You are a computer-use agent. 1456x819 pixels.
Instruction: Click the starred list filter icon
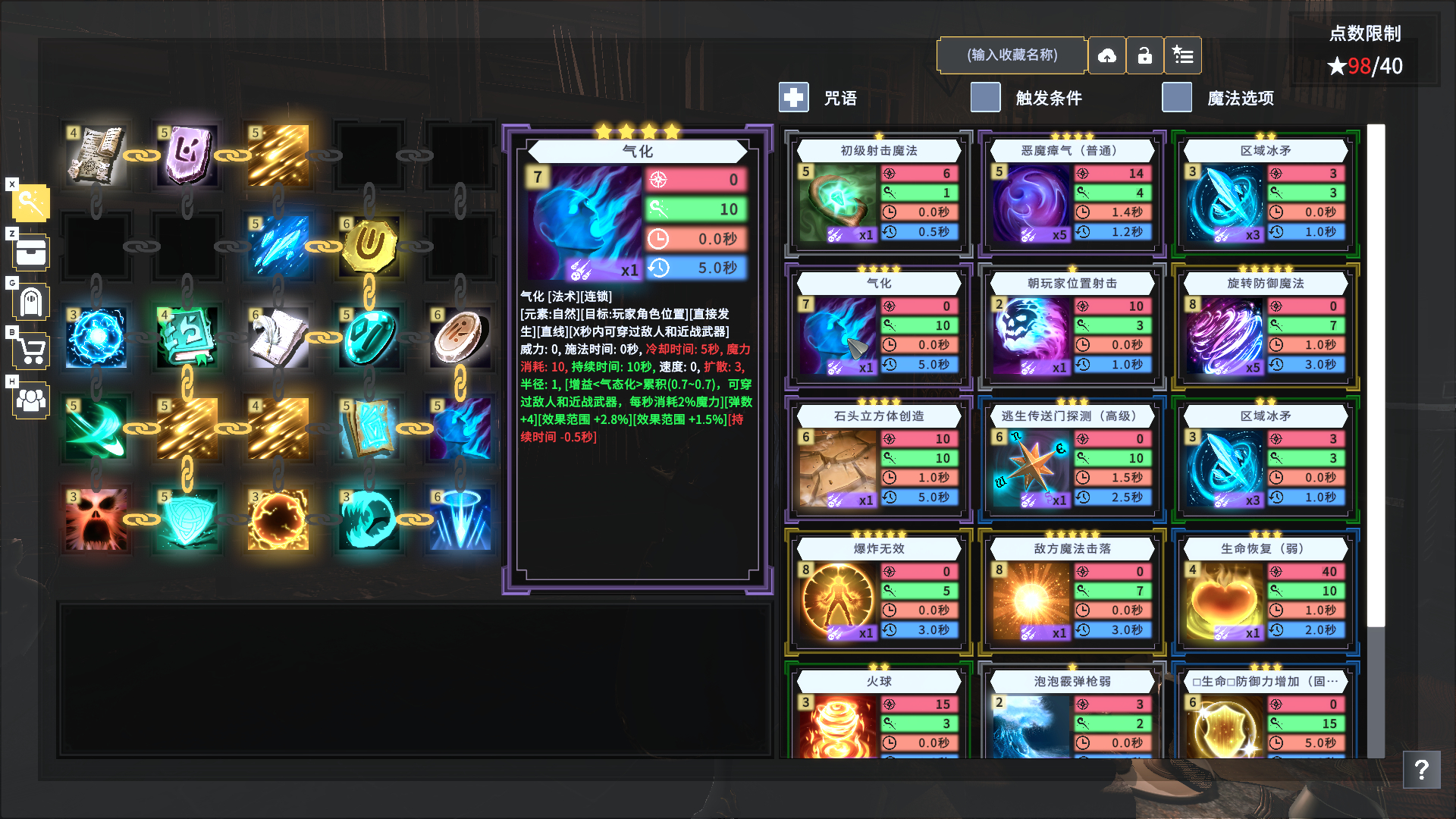click(1183, 55)
